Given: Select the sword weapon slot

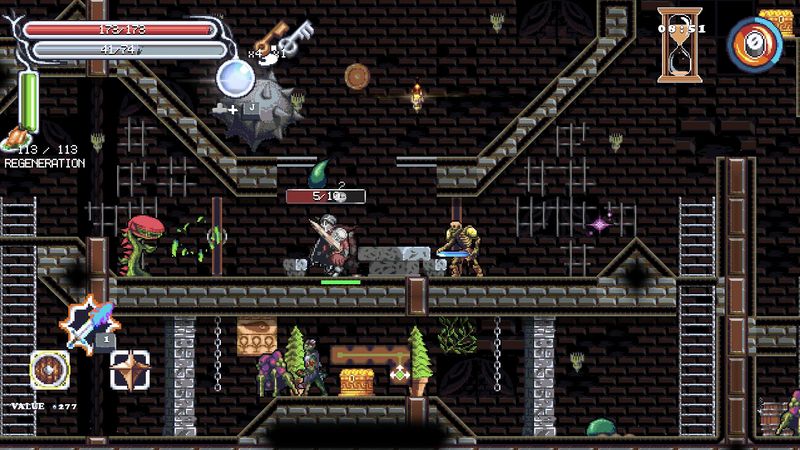Looking at the screenshot, I should (x=88, y=321).
